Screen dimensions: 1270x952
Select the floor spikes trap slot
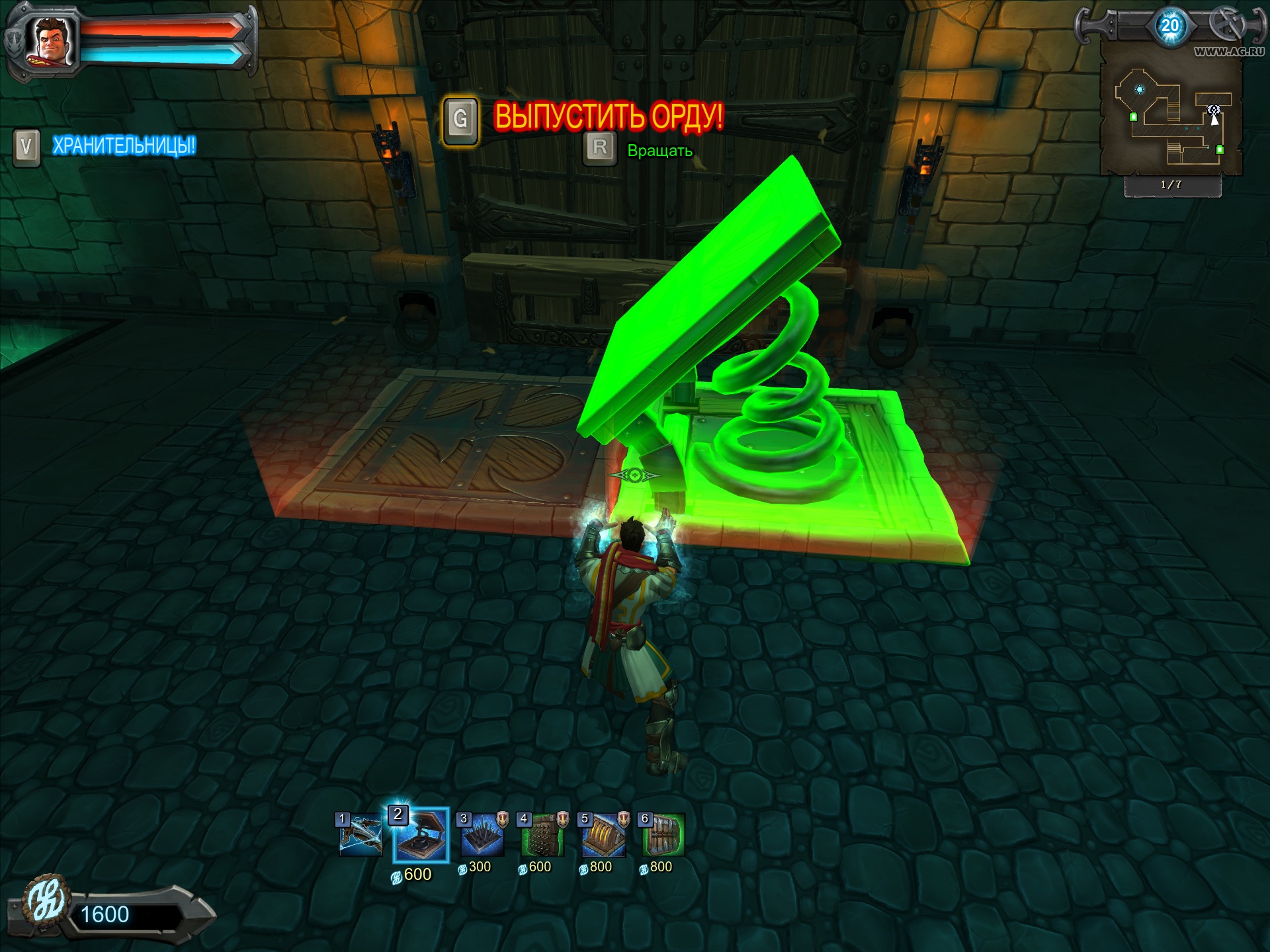tap(482, 836)
